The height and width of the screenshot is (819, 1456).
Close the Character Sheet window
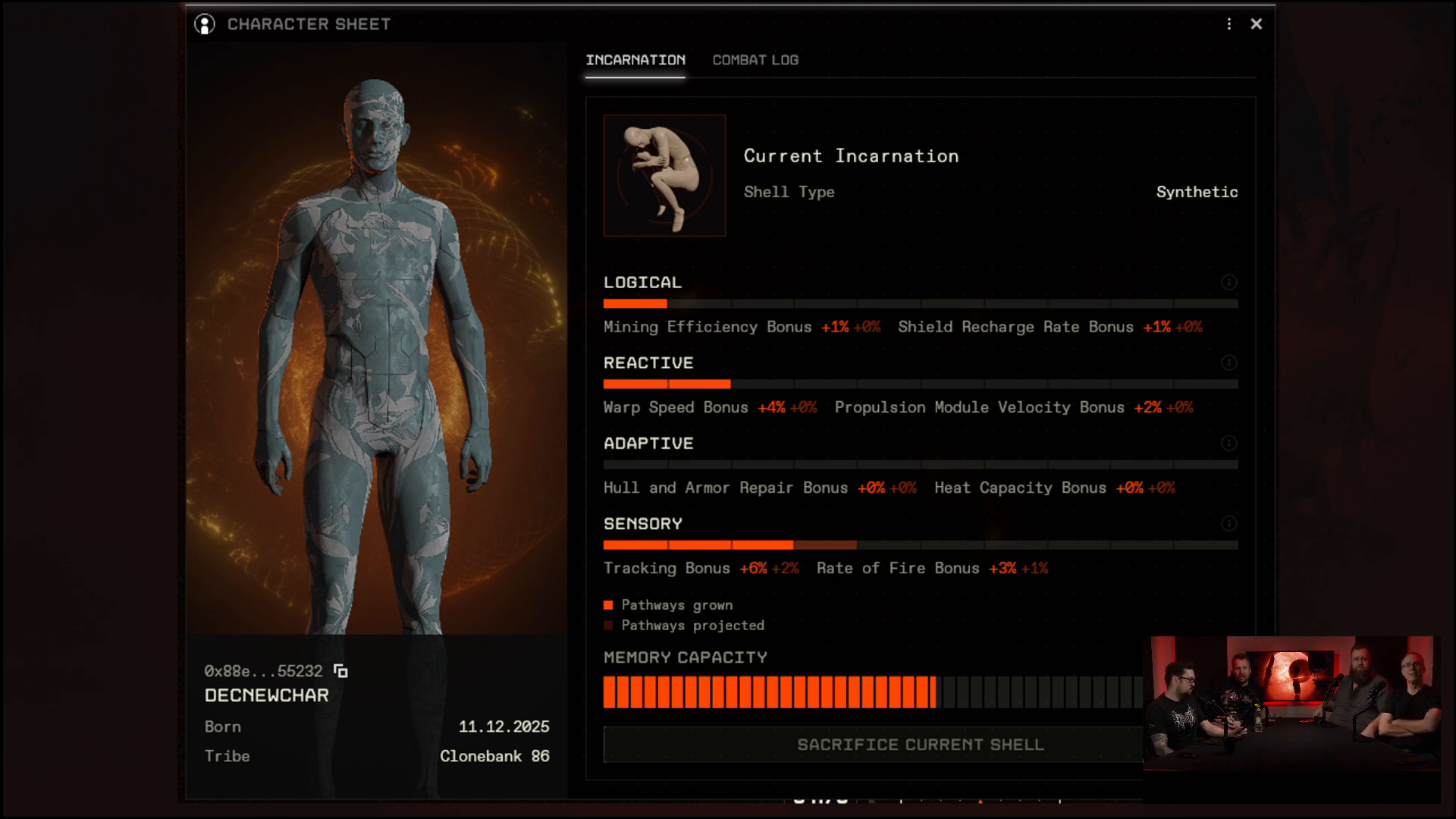coord(1256,24)
